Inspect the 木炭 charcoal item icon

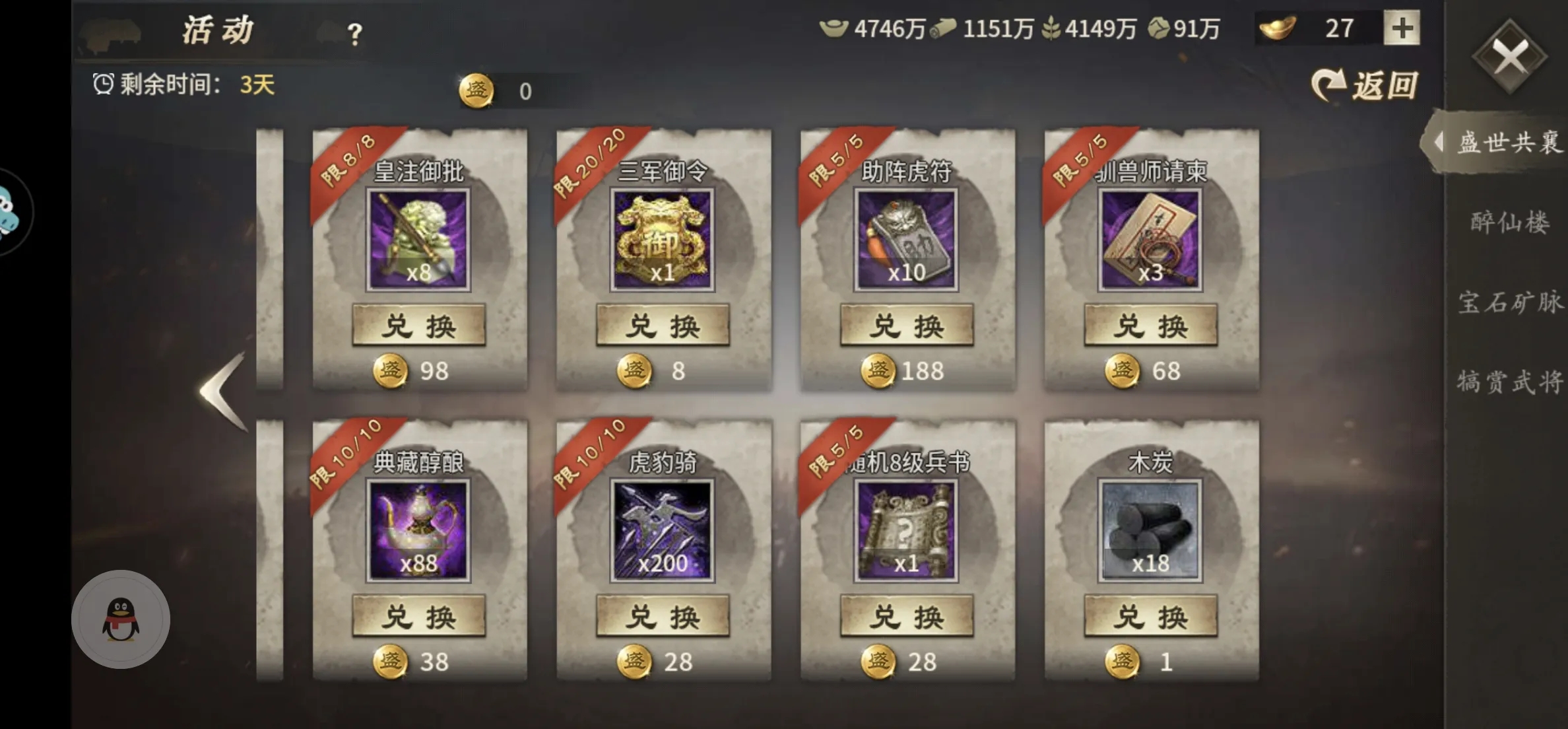tap(1150, 531)
